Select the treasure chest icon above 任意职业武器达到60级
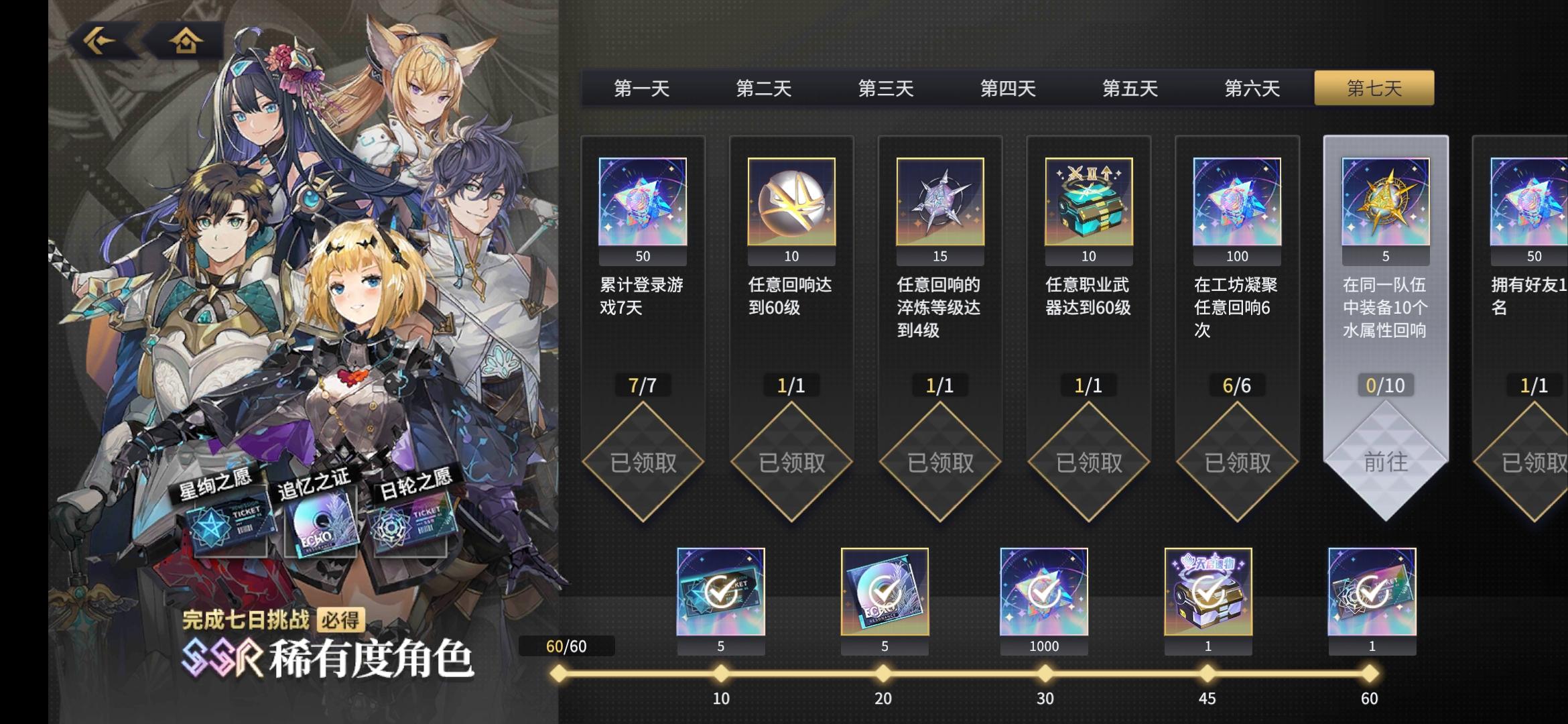This screenshot has width=1568, height=724. coord(1088,202)
